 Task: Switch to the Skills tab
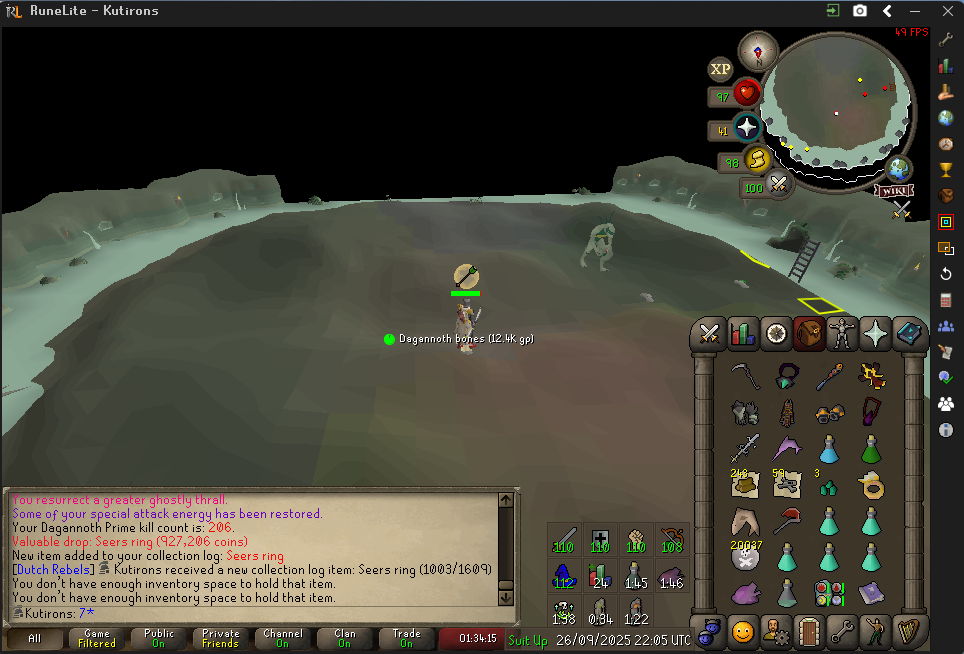(x=743, y=333)
